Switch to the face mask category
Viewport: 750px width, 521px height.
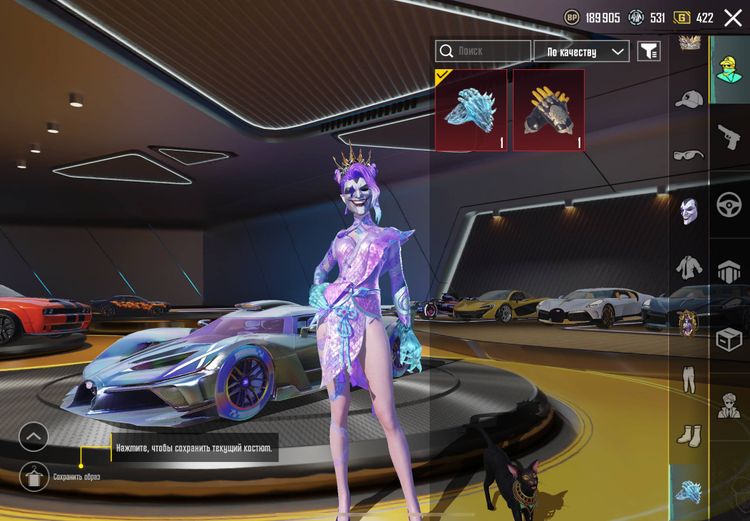click(x=689, y=210)
